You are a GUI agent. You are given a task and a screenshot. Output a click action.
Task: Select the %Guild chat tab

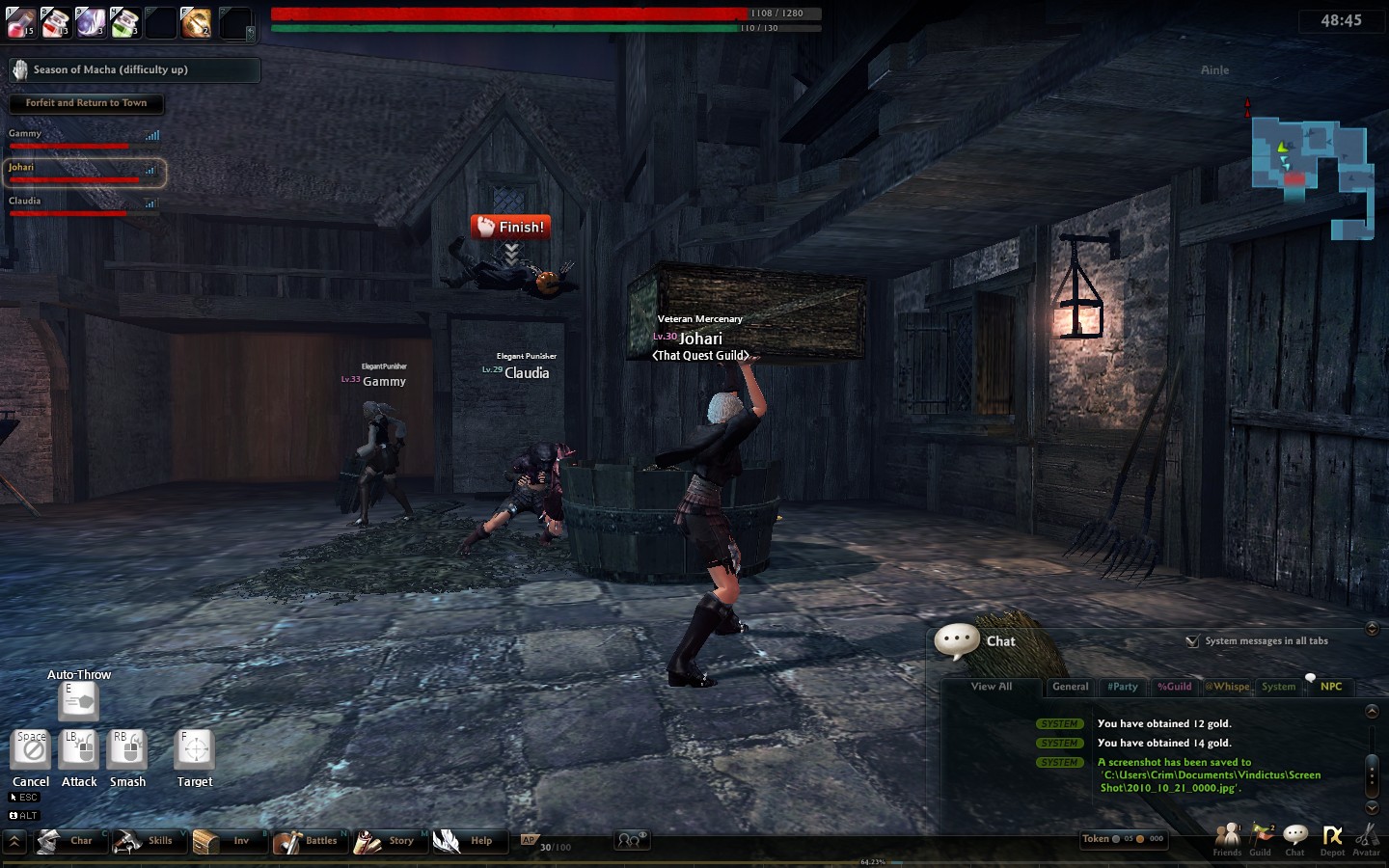coord(1174,687)
